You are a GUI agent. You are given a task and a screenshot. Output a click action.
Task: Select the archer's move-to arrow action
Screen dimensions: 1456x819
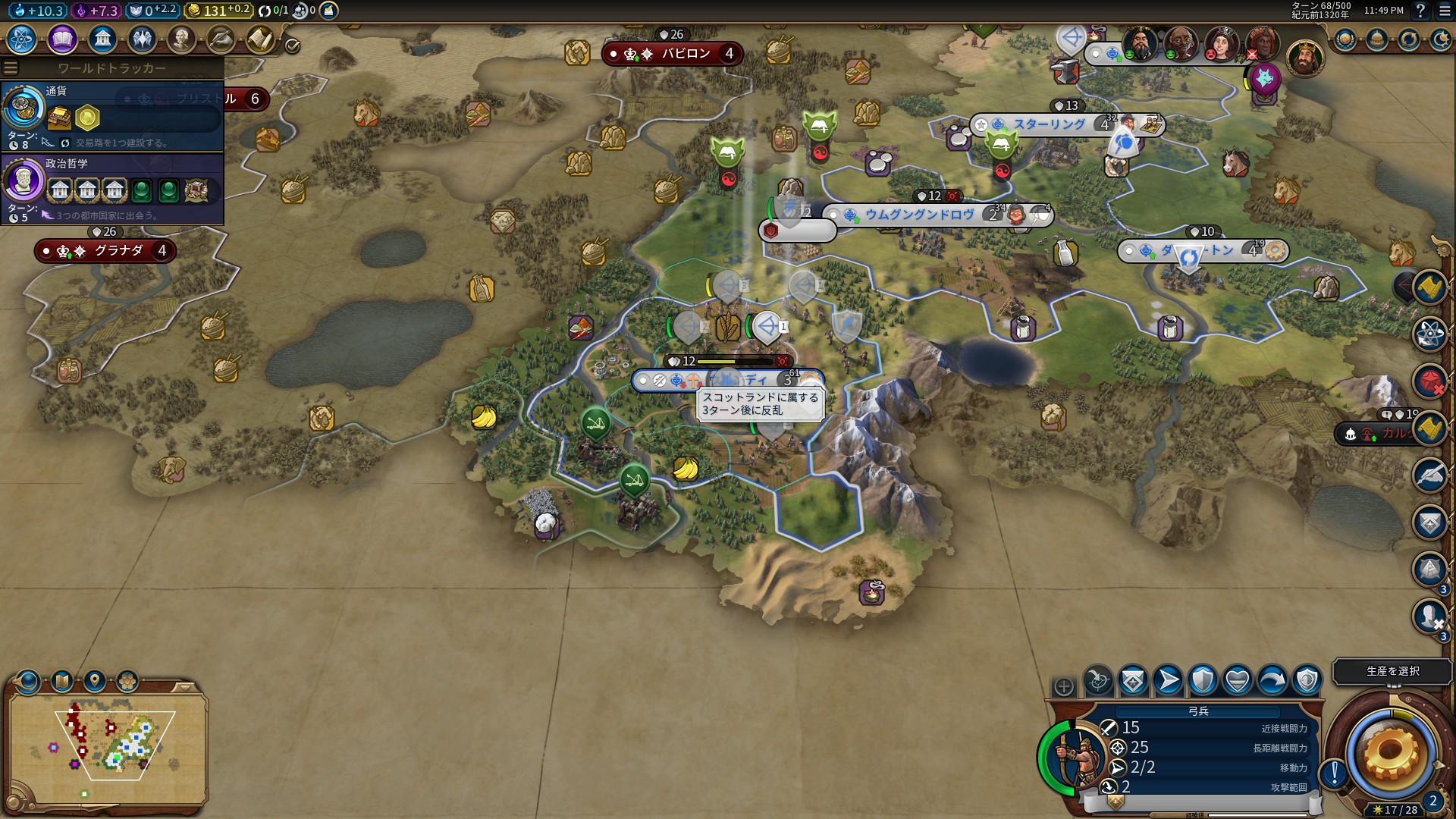point(1168,680)
